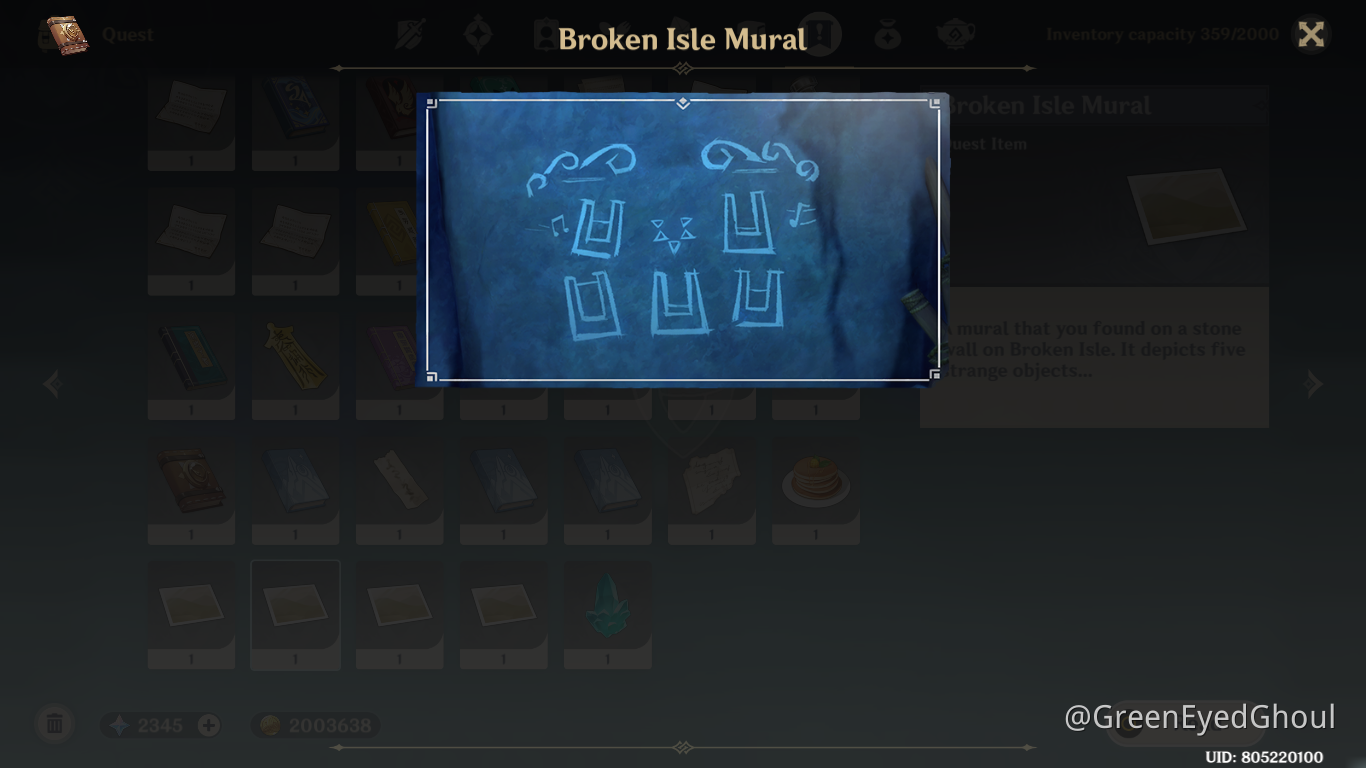Open the trash destruction icon
This screenshot has height=768, width=1366.
tap(55, 724)
